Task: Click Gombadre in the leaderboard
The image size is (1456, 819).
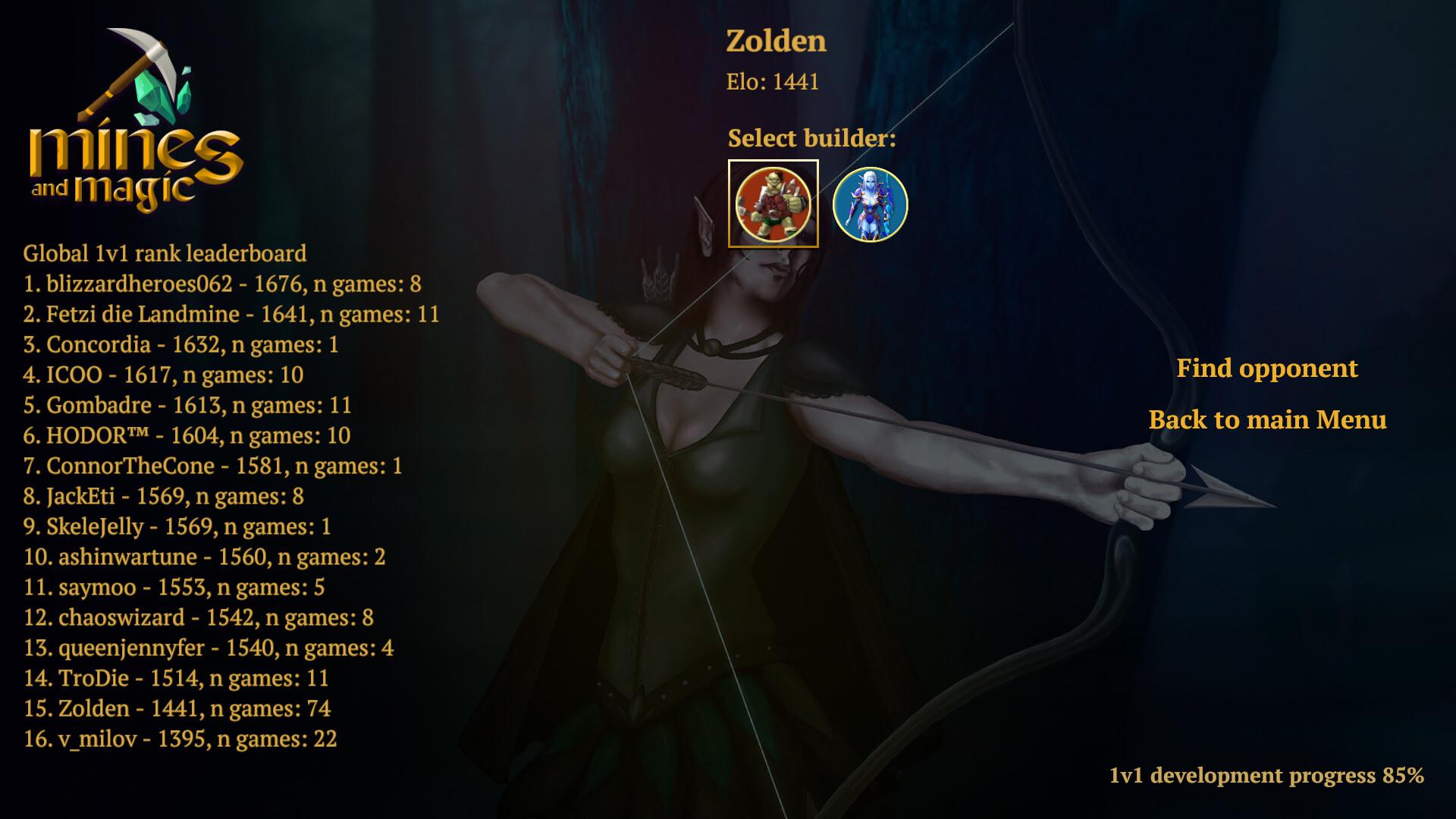Action: (187, 405)
